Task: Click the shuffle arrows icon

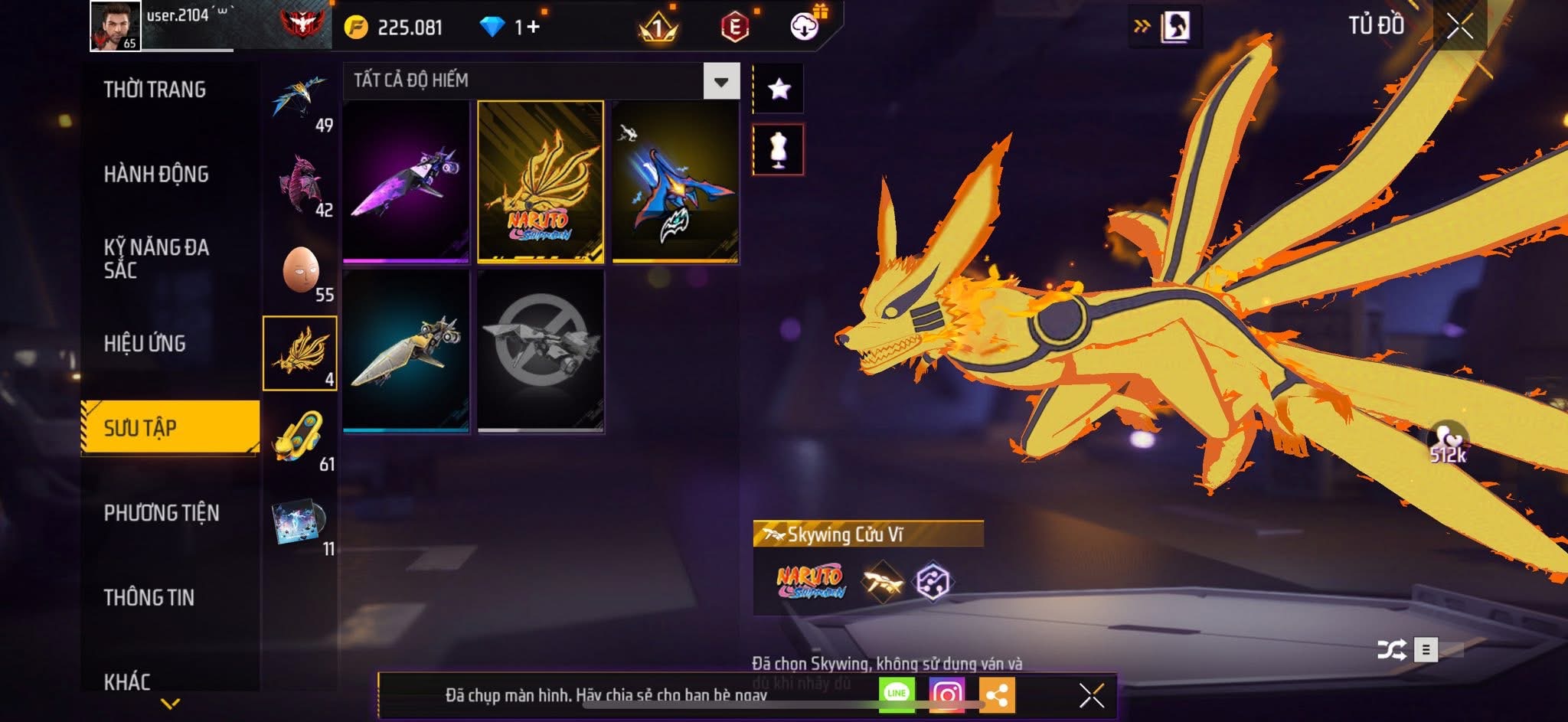Action: (1391, 650)
